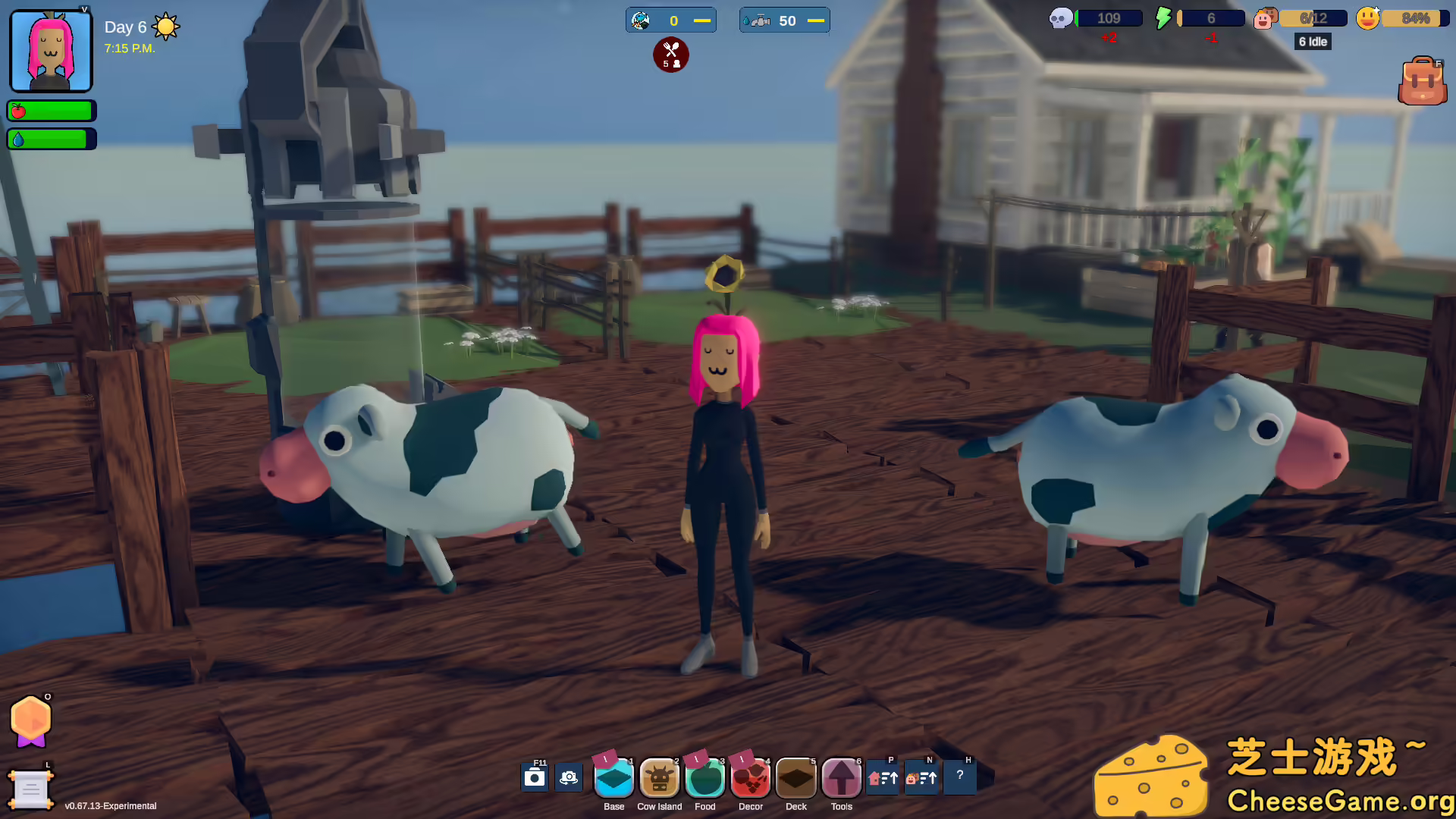Open the scroll log icon

pyautogui.click(x=31, y=790)
